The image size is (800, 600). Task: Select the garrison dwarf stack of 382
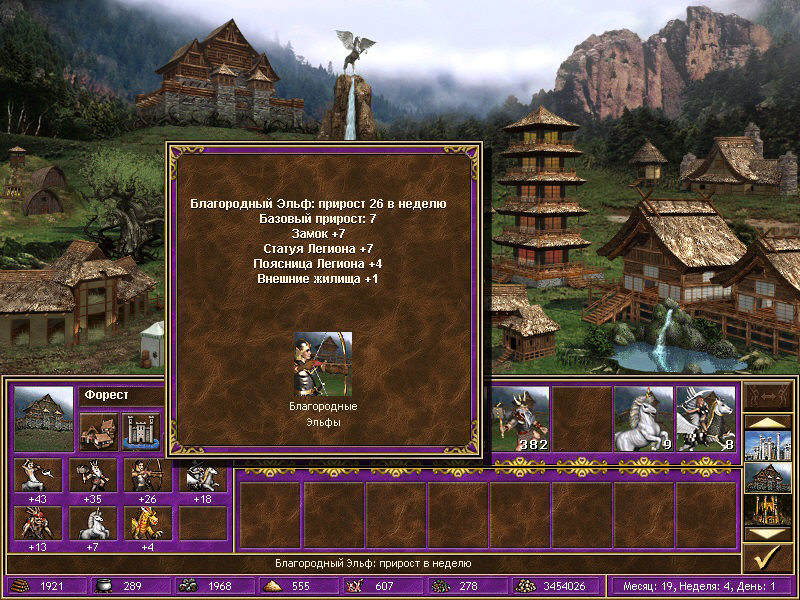(520, 418)
